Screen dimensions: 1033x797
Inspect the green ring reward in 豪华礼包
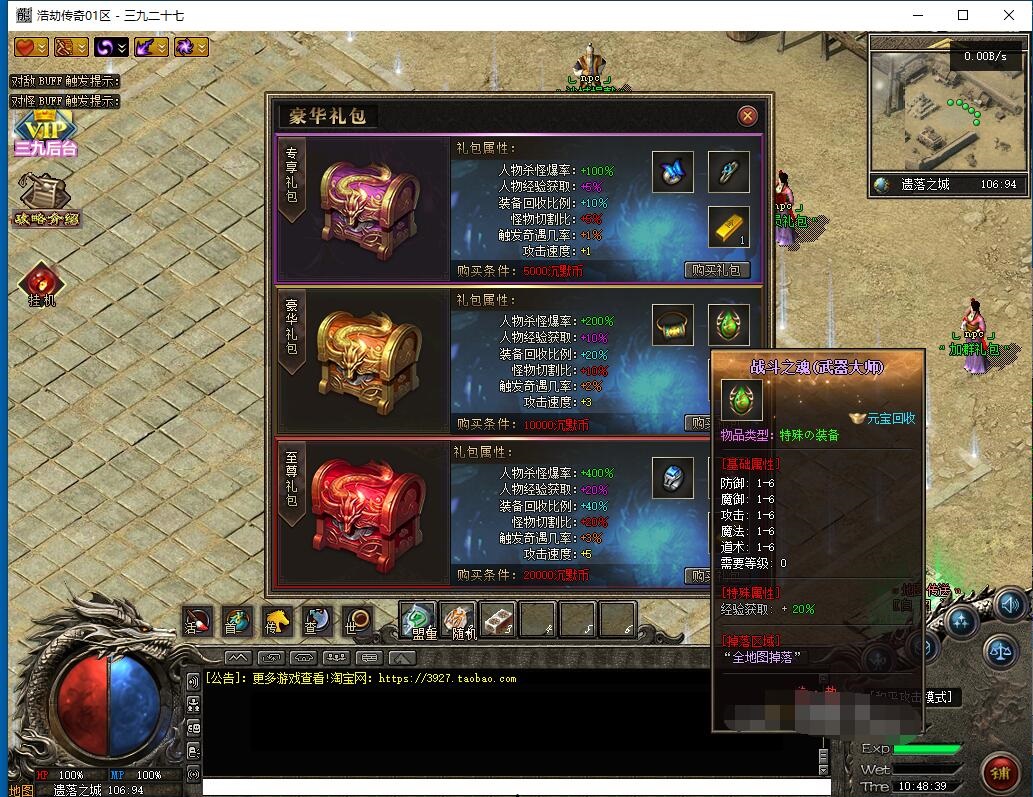672,325
